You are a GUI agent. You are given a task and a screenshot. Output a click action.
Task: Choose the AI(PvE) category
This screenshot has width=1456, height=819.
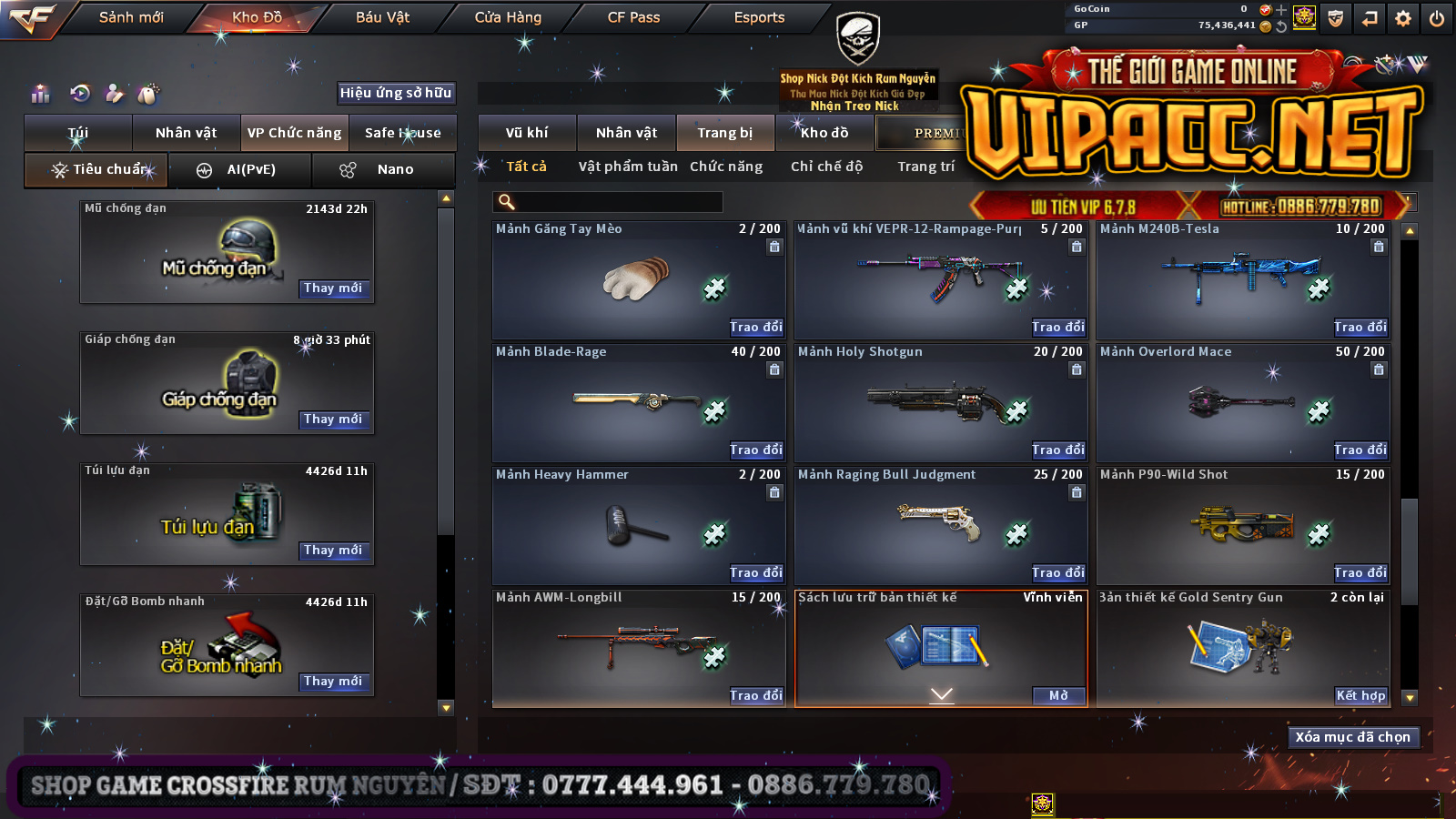pos(240,170)
